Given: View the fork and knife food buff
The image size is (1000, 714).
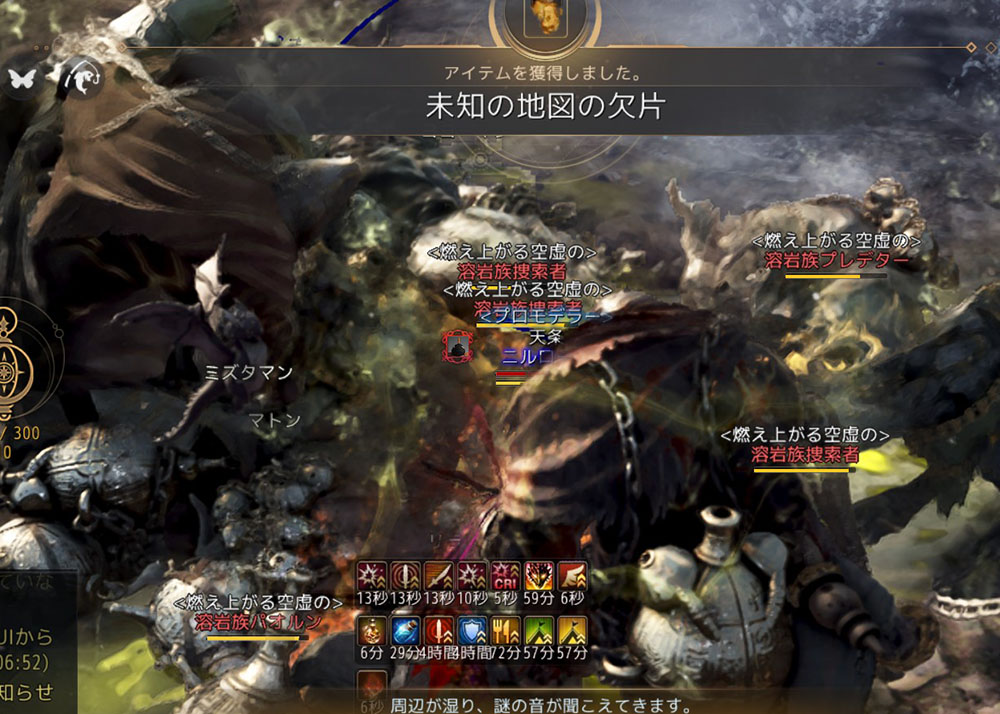Looking at the screenshot, I should tap(505, 631).
